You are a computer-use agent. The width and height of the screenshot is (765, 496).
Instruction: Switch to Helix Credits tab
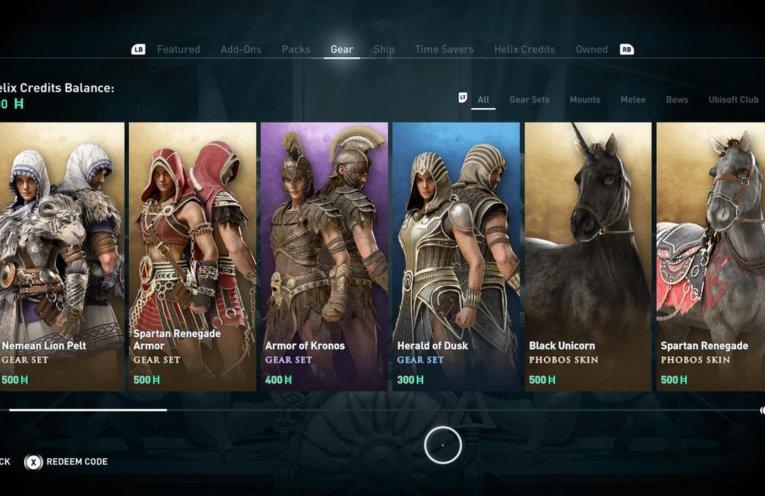coord(524,49)
